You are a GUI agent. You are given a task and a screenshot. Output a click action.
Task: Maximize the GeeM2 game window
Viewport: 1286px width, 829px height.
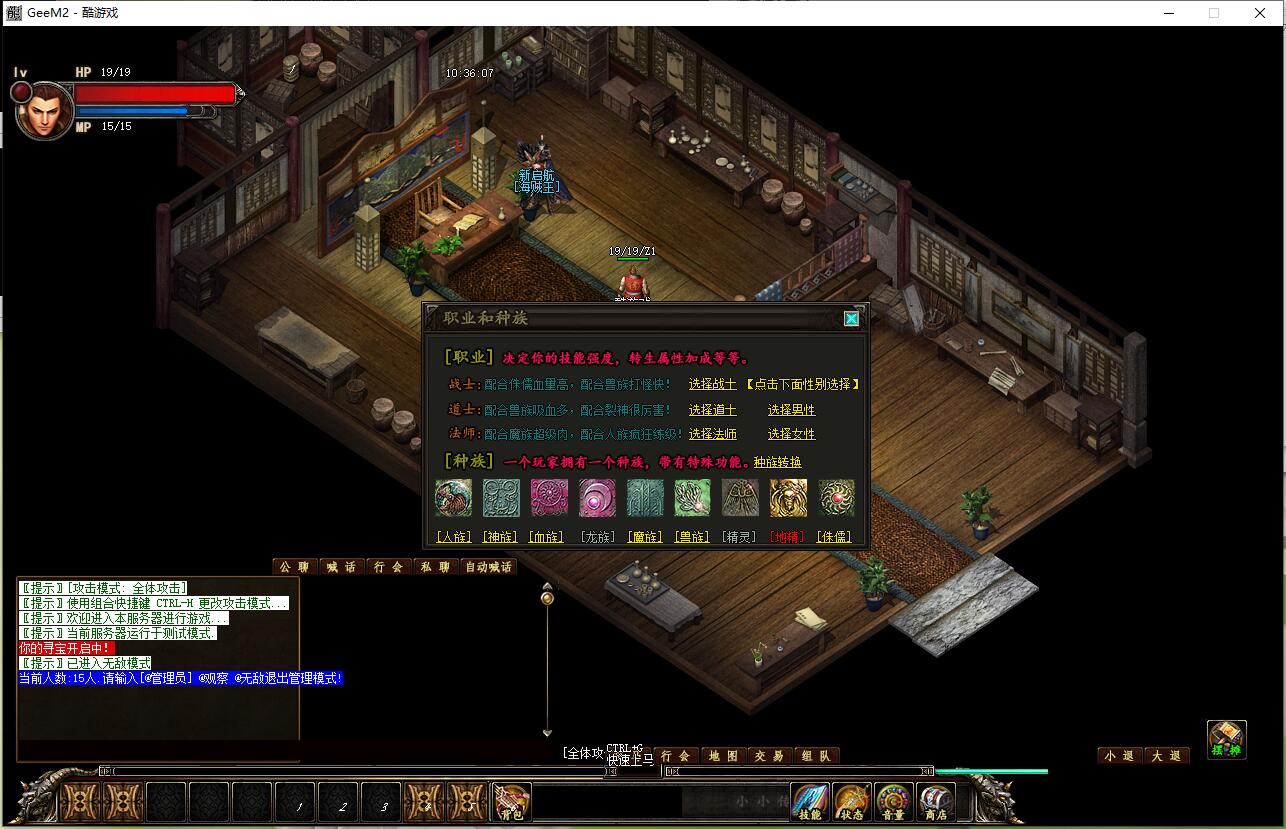coord(1214,13)
